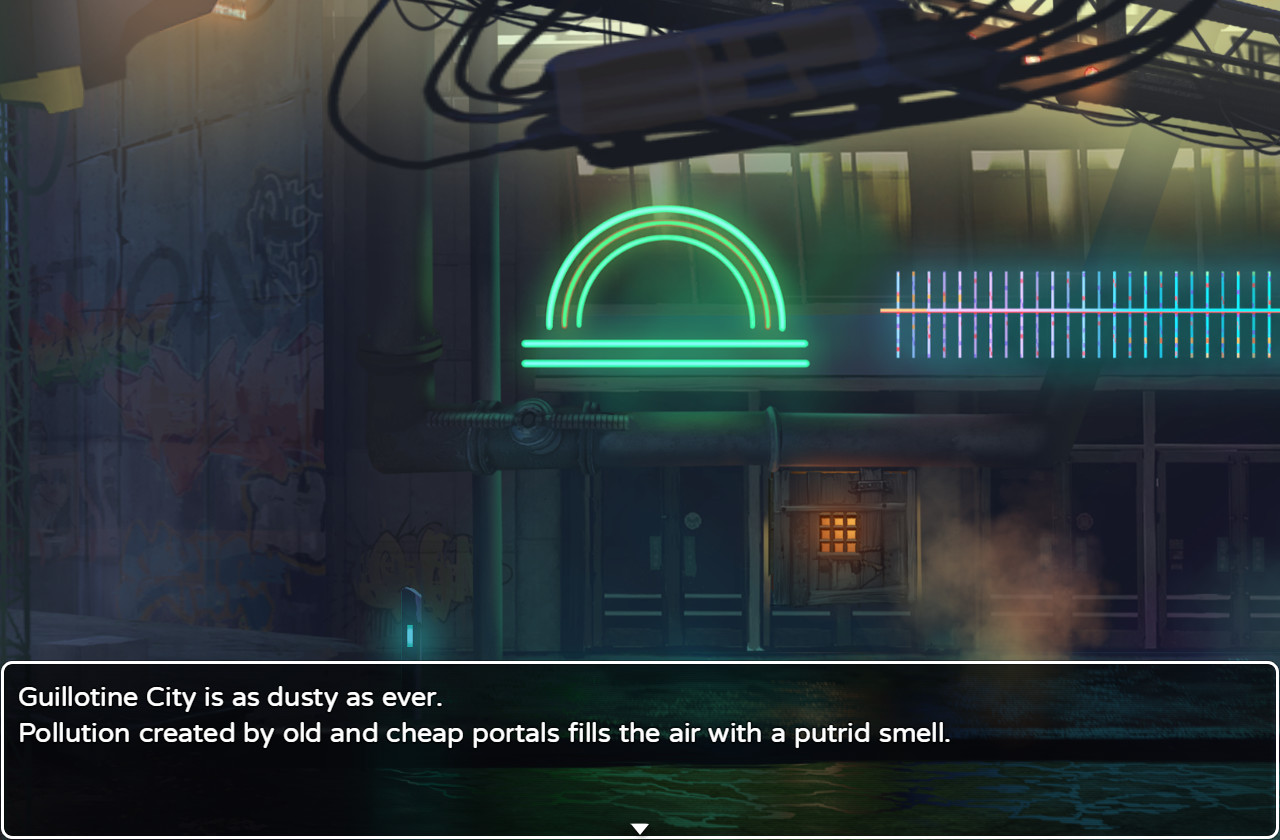The image size is (1280, 840).
Task: Click the advance-text arrow below the dialogue
Action: [639, 827]
